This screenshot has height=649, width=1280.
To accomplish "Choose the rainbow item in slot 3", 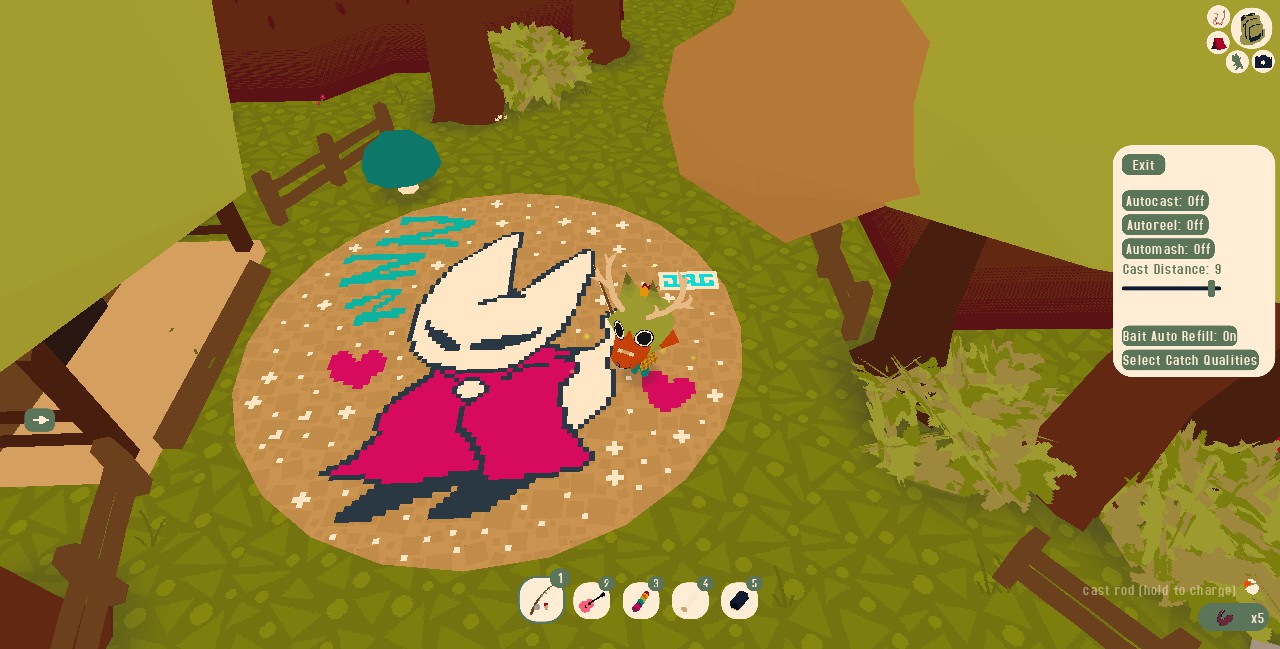I will [640, 601].
